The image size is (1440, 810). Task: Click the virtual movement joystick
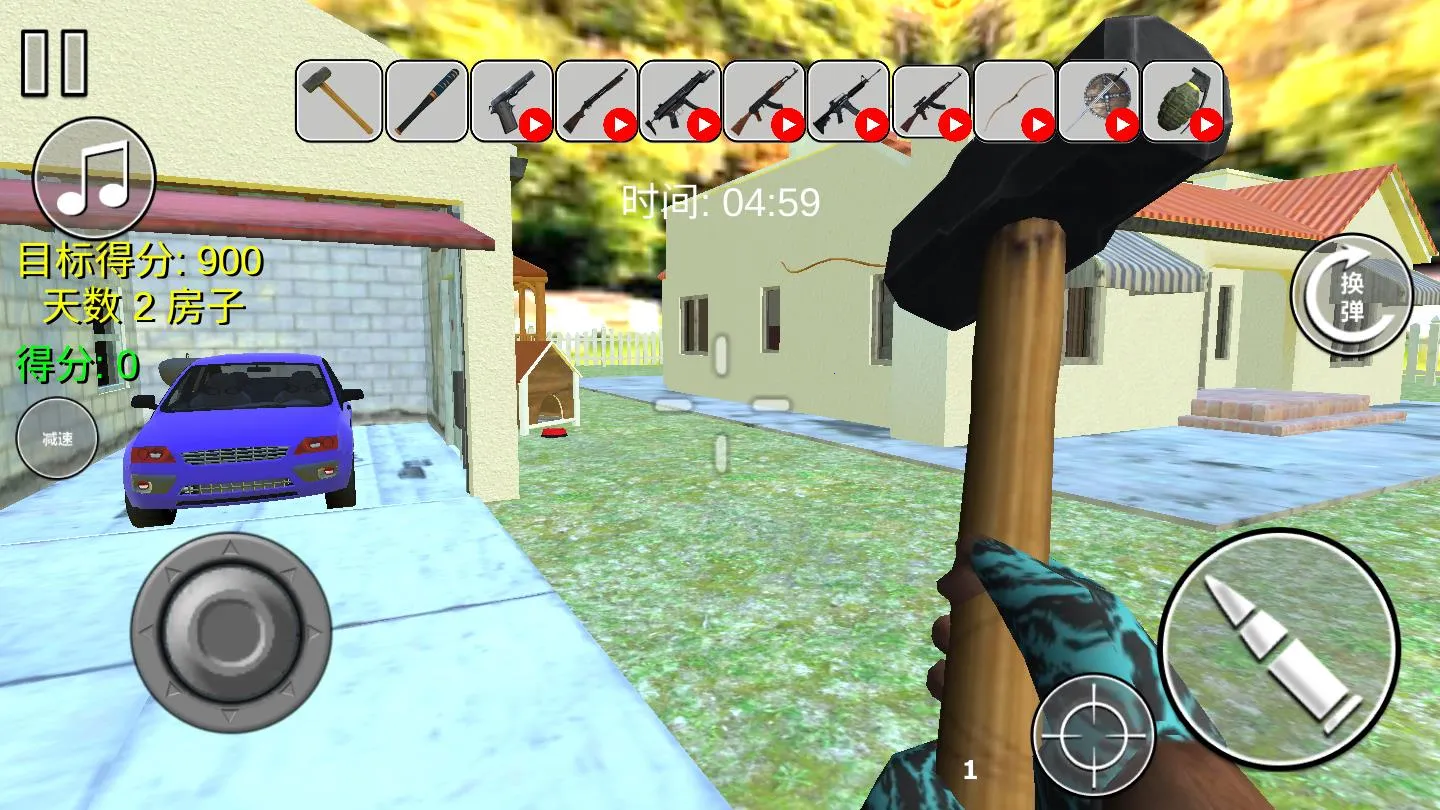pos(230,630)
